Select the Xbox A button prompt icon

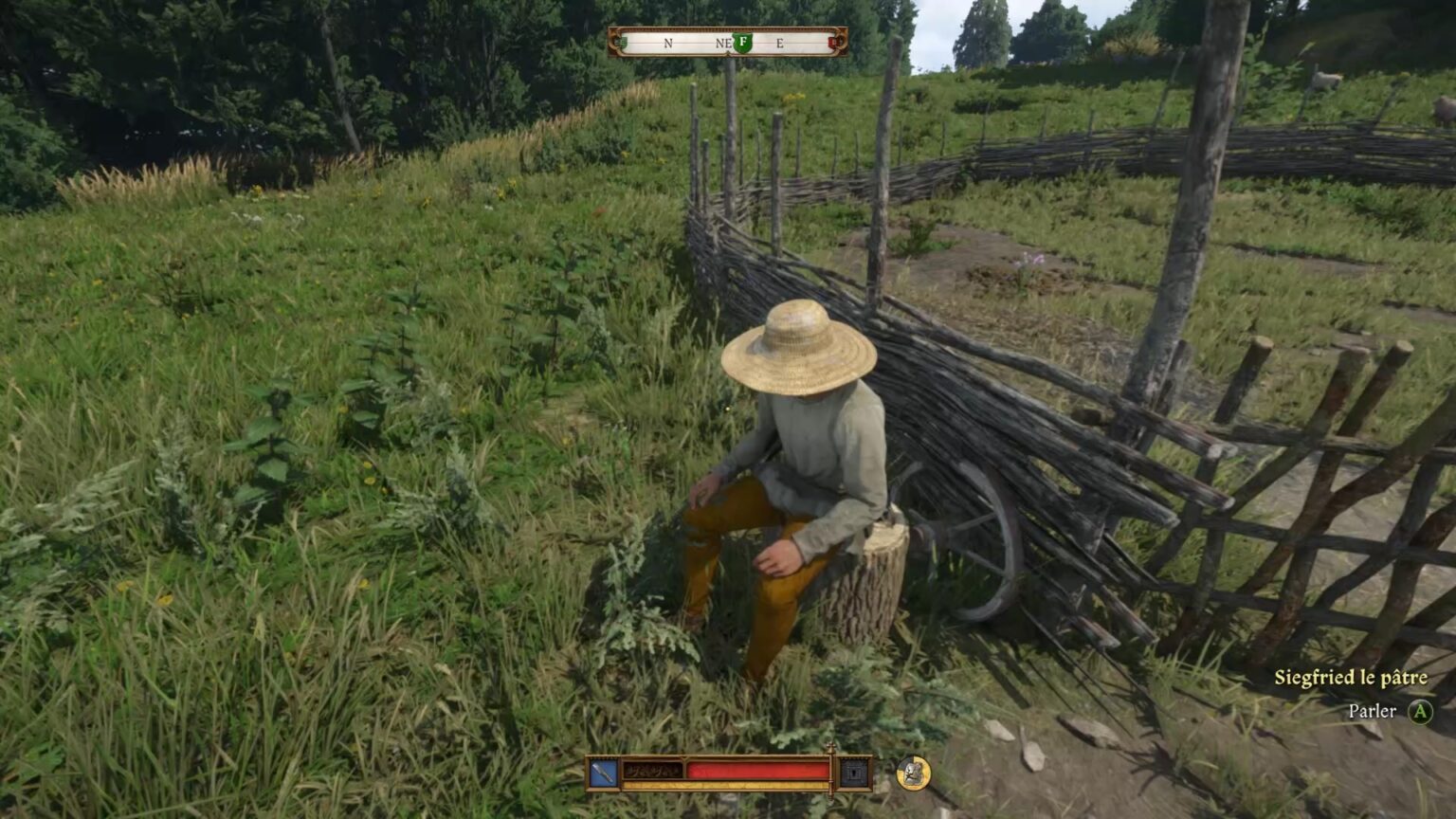click(x=1422, y=710)
